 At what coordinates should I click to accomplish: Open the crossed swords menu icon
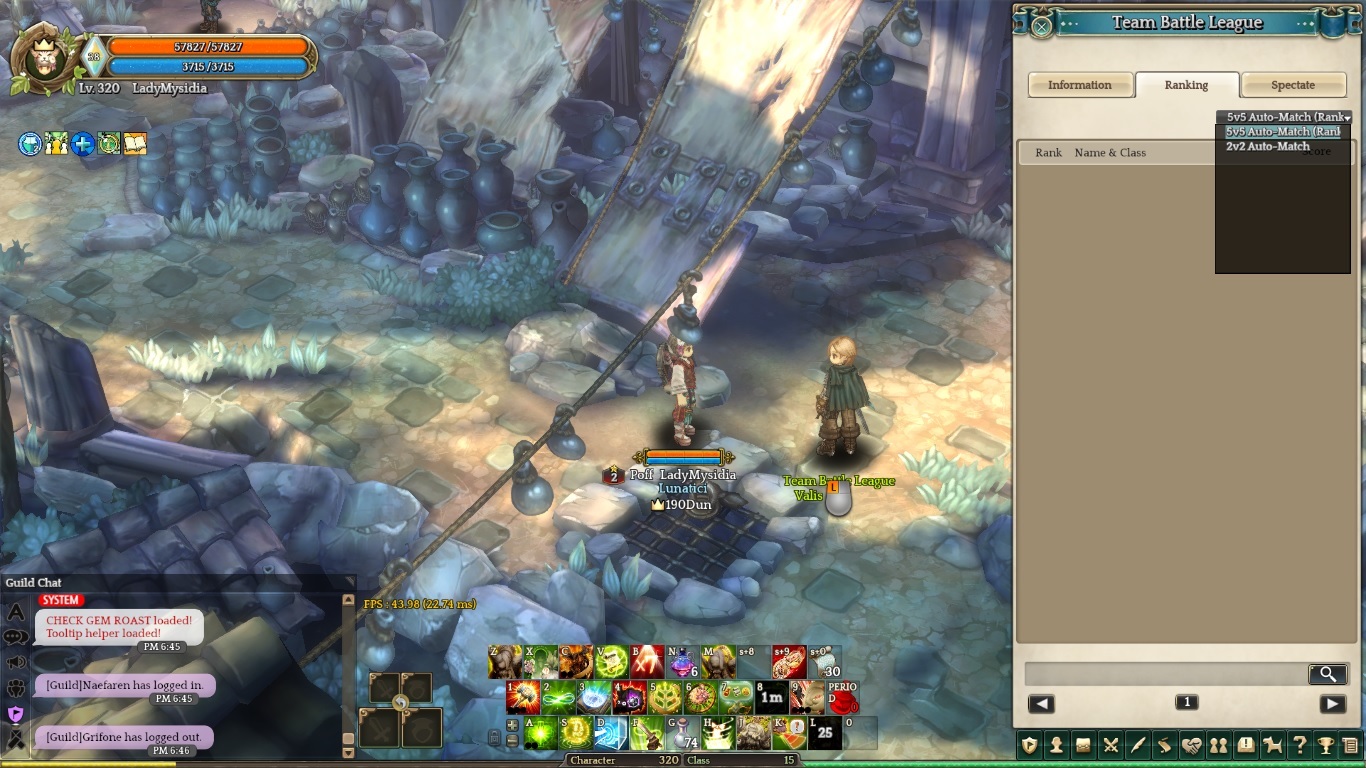(x=1110, y=745)
